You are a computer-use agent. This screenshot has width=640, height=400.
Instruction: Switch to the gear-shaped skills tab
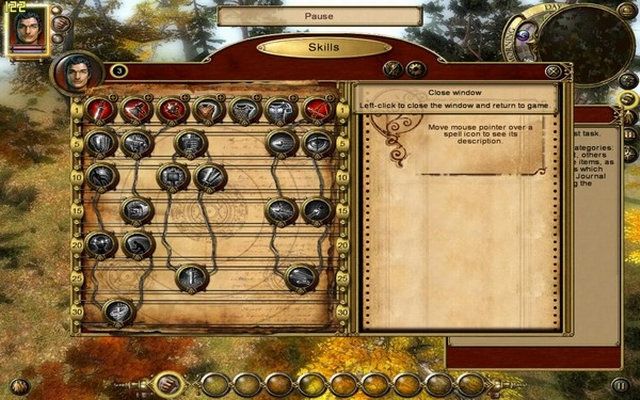point(416,69)
